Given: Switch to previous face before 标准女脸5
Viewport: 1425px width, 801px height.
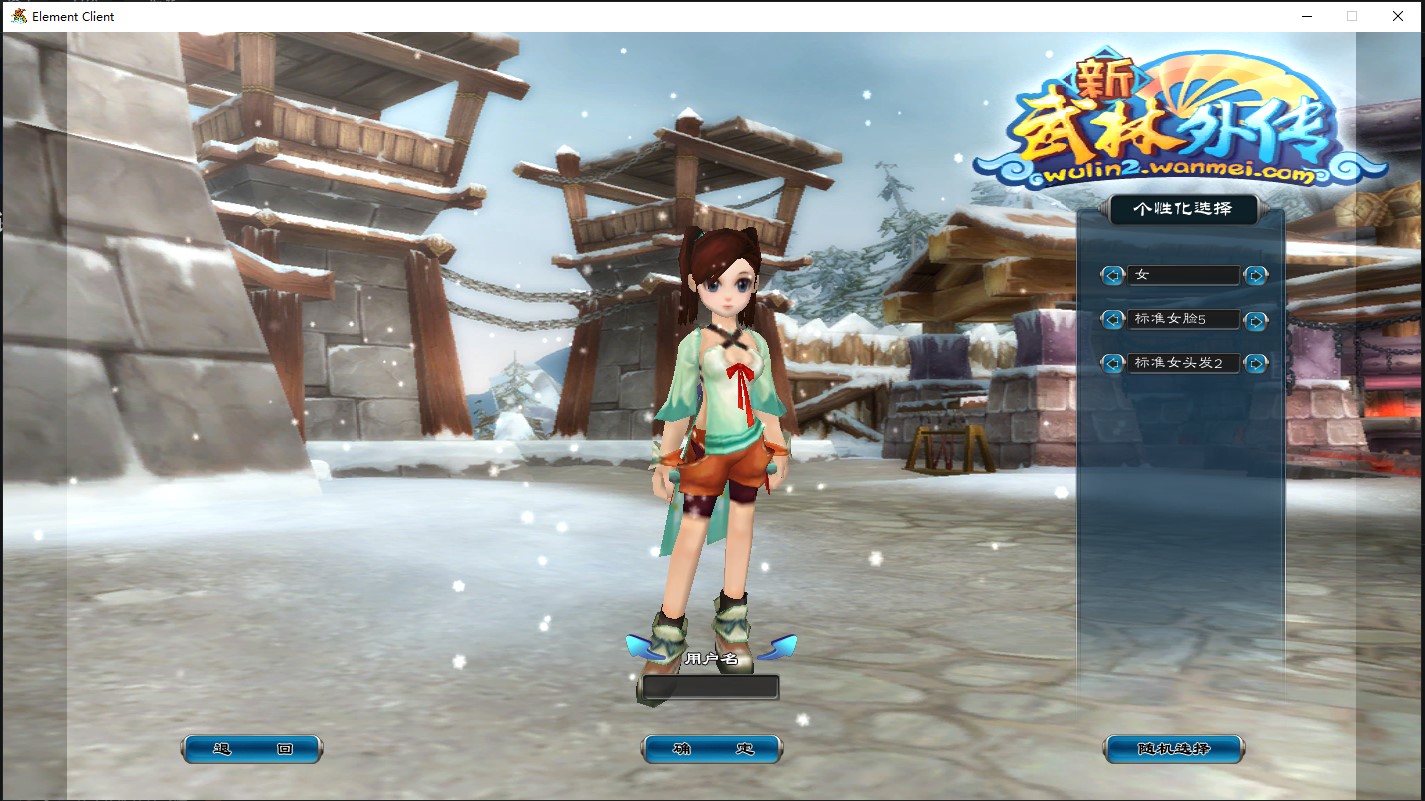Looking at the screenshot, I should [1112, 320].
